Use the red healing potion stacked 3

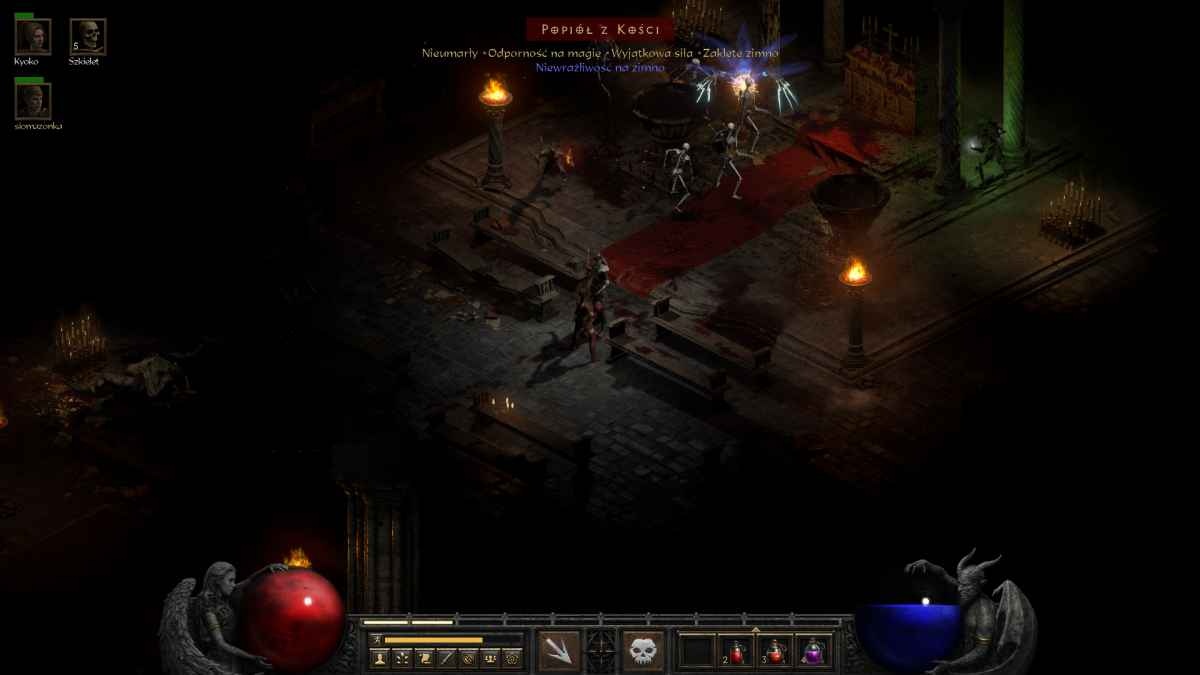tap(775, 651)
